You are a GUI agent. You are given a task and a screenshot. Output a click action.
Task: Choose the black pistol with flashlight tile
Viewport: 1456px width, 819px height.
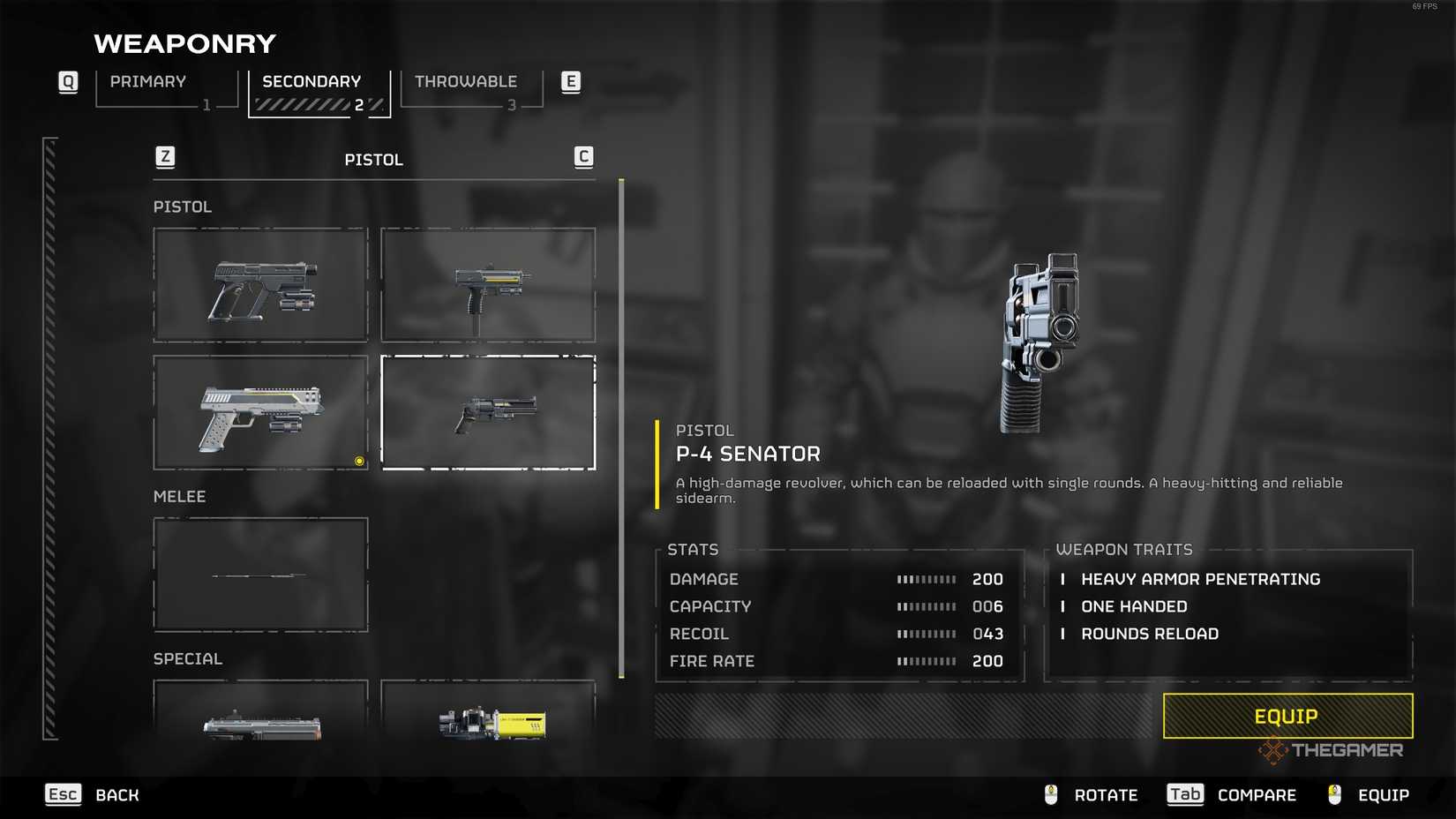(x=260, y=285)
